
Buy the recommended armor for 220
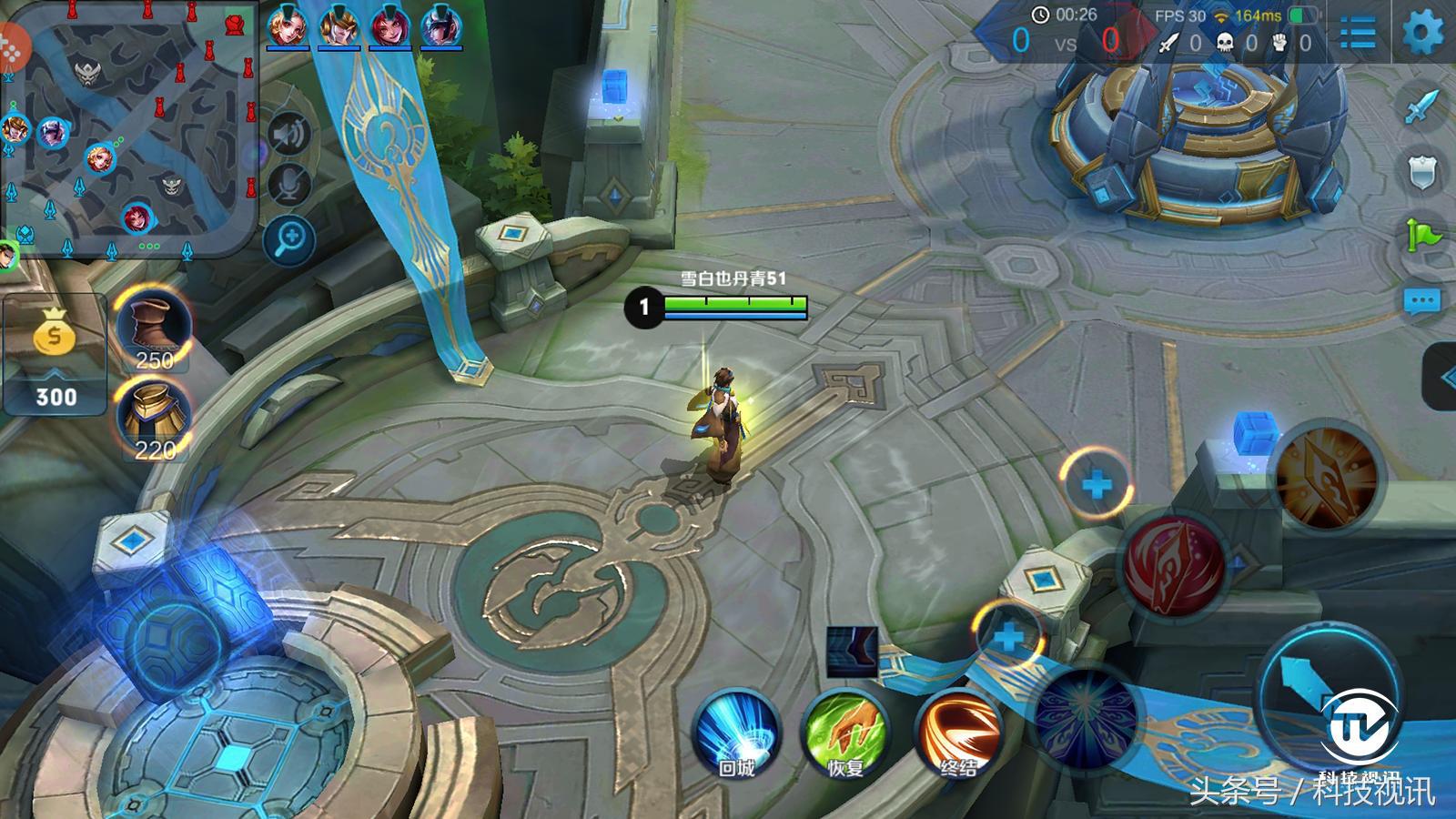point(155,419)
